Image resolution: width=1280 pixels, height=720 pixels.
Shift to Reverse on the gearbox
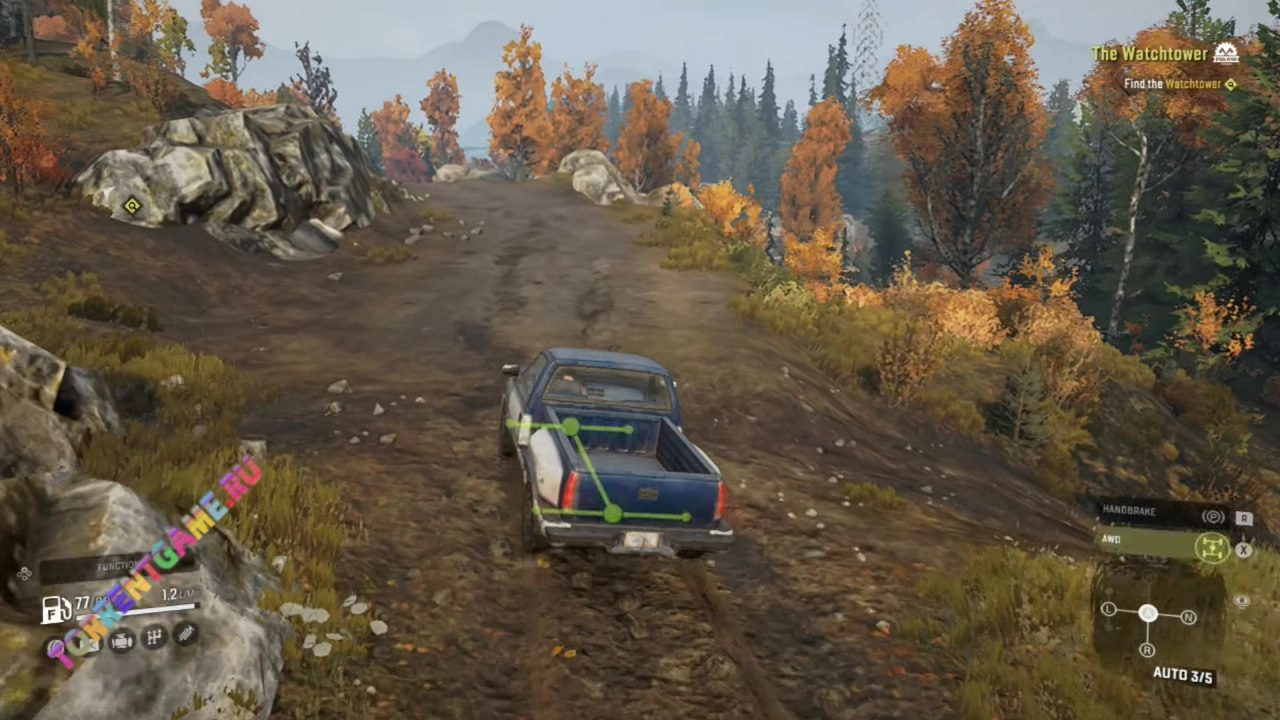[x=1148, y=650]
